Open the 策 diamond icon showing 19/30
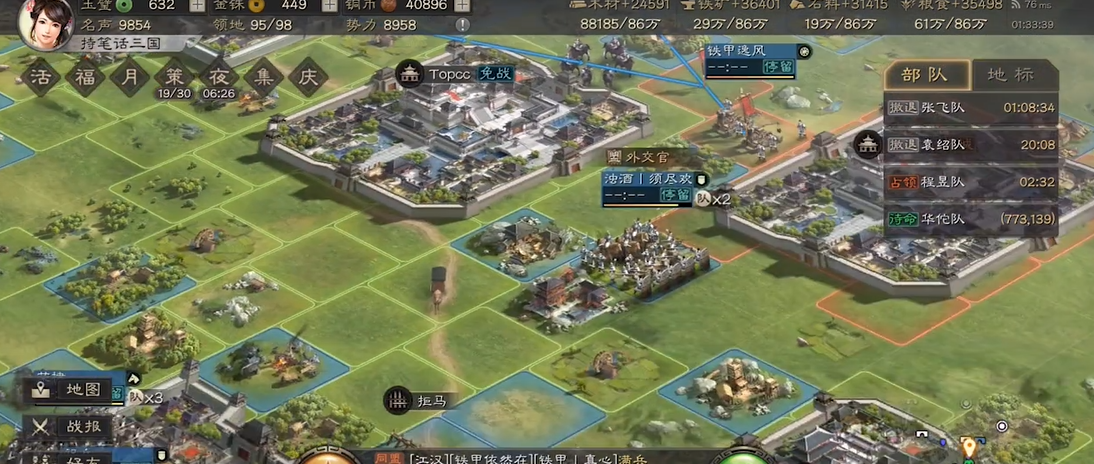The height and width of the screenshot is (464, 1094). click(174, 76)
